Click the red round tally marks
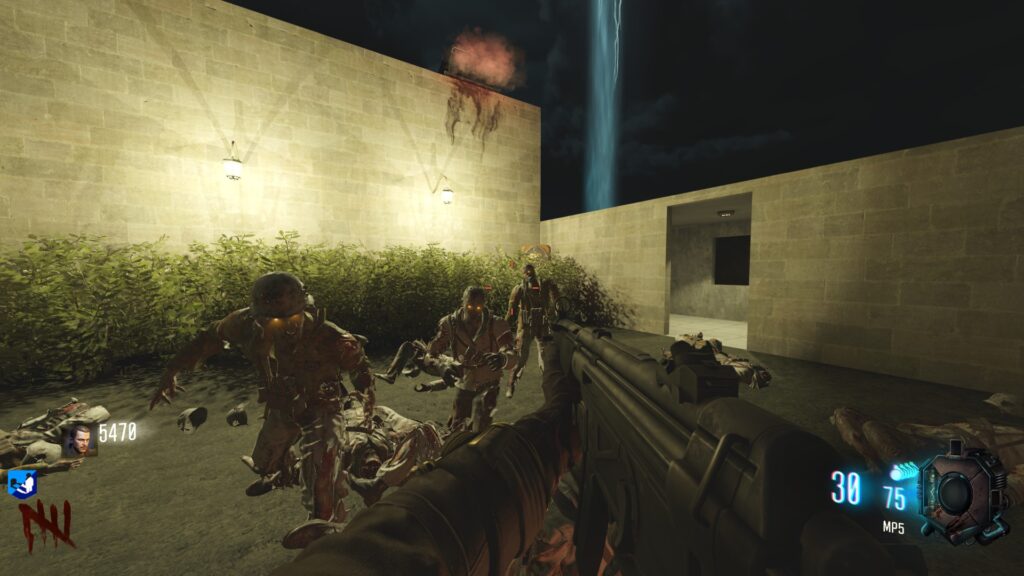 [45, 524]
